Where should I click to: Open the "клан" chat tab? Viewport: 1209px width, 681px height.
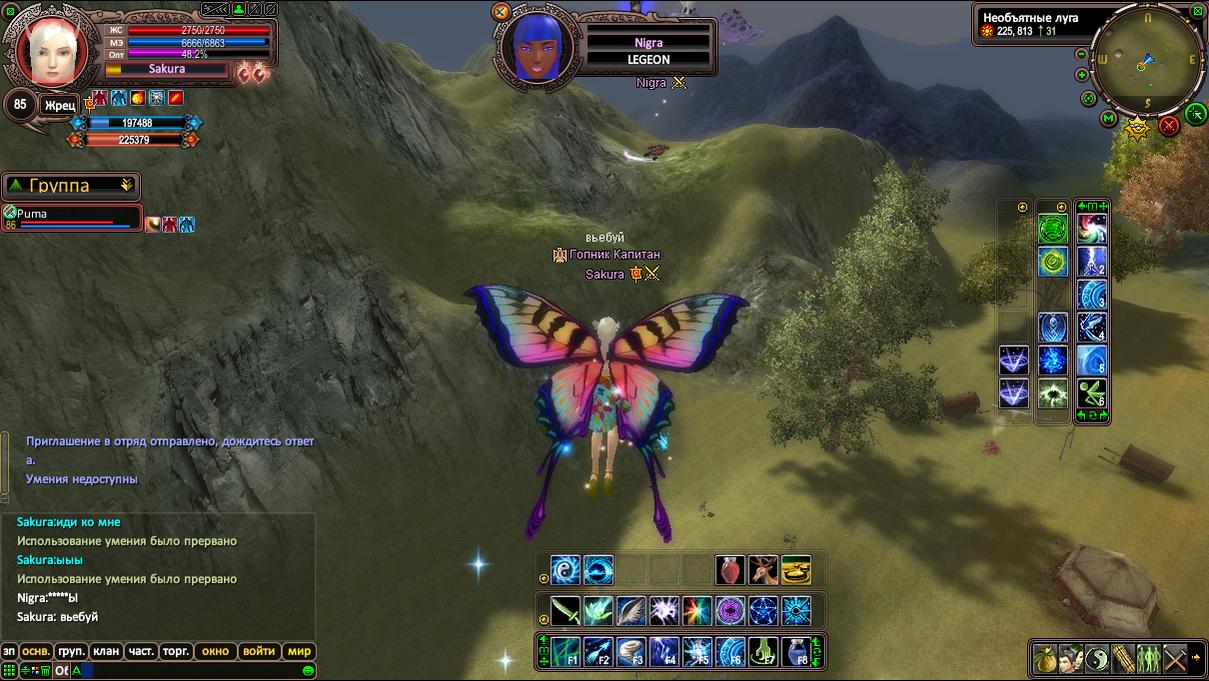pos(106,651)
